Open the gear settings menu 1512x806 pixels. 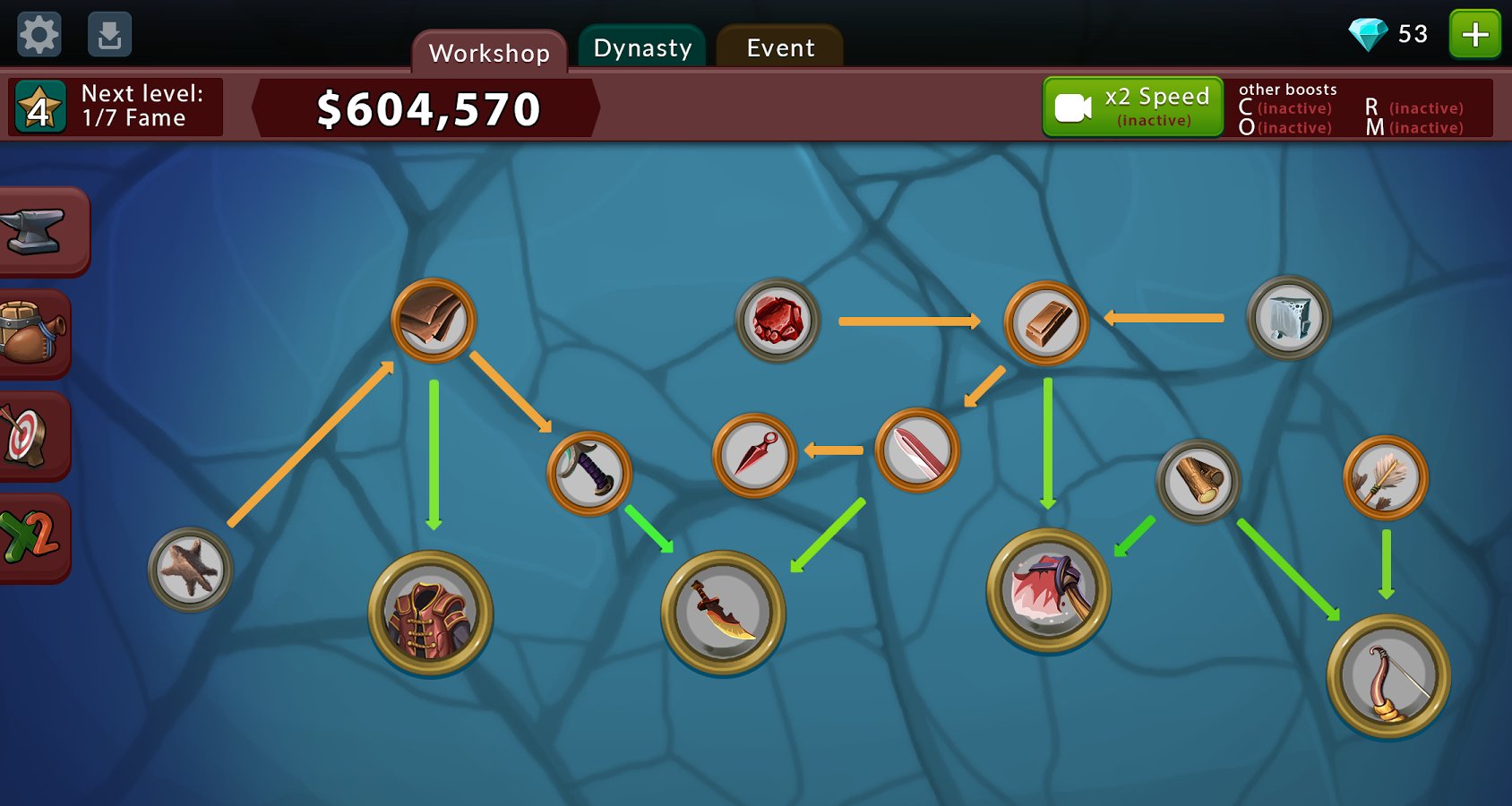[39, 35]
